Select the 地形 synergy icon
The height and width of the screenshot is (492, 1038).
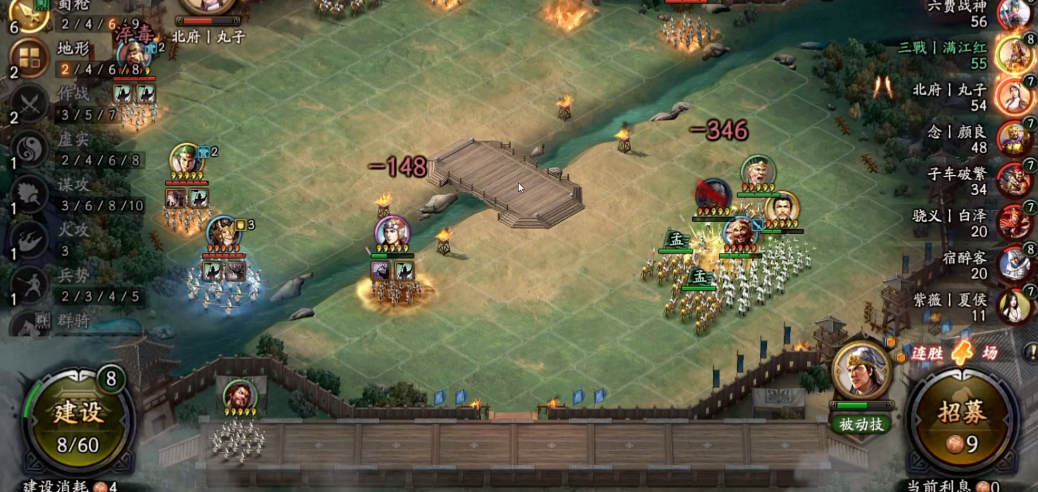tap(30, 58)
